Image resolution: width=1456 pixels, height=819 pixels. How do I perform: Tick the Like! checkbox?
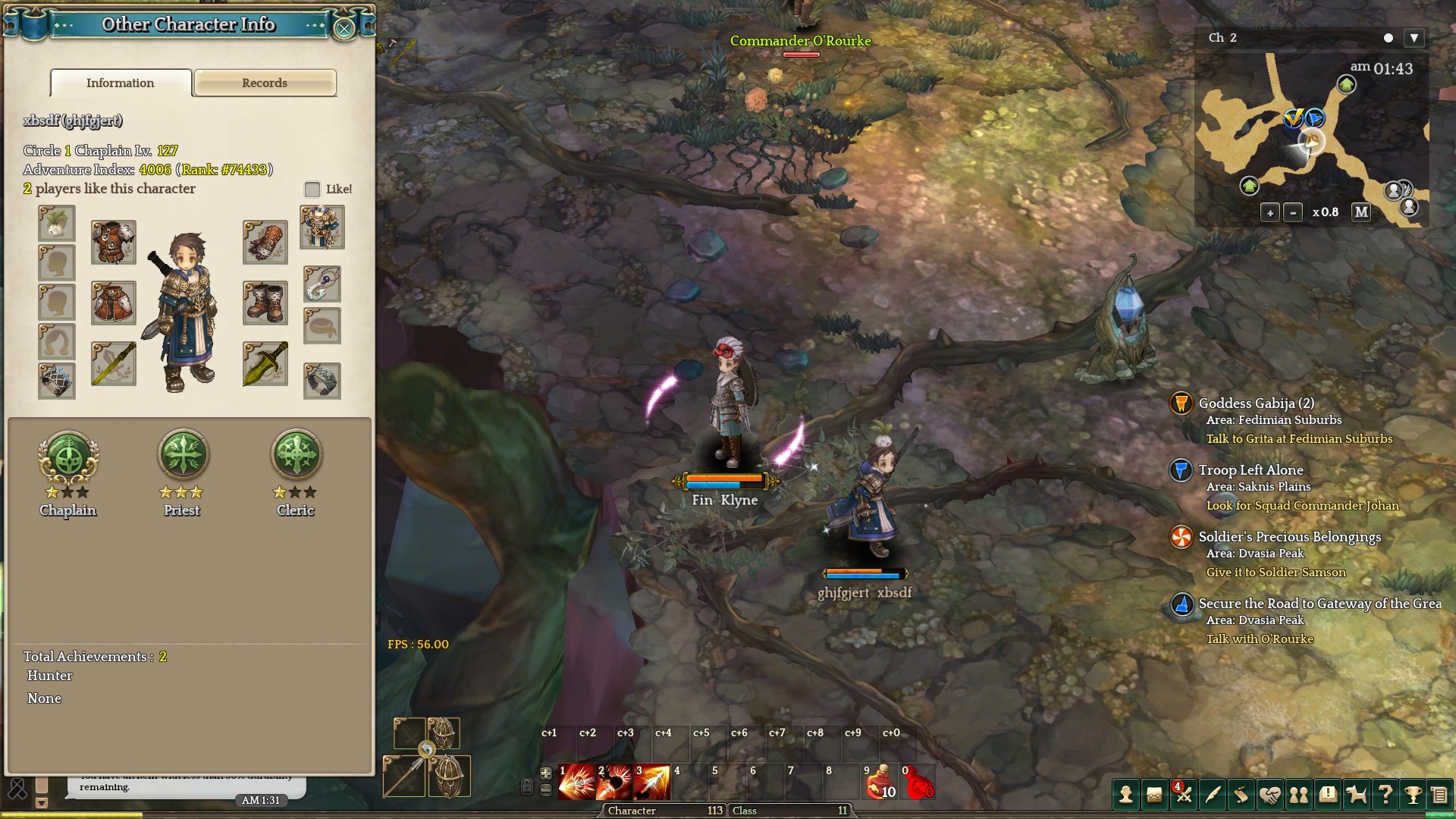coord(312,189)
